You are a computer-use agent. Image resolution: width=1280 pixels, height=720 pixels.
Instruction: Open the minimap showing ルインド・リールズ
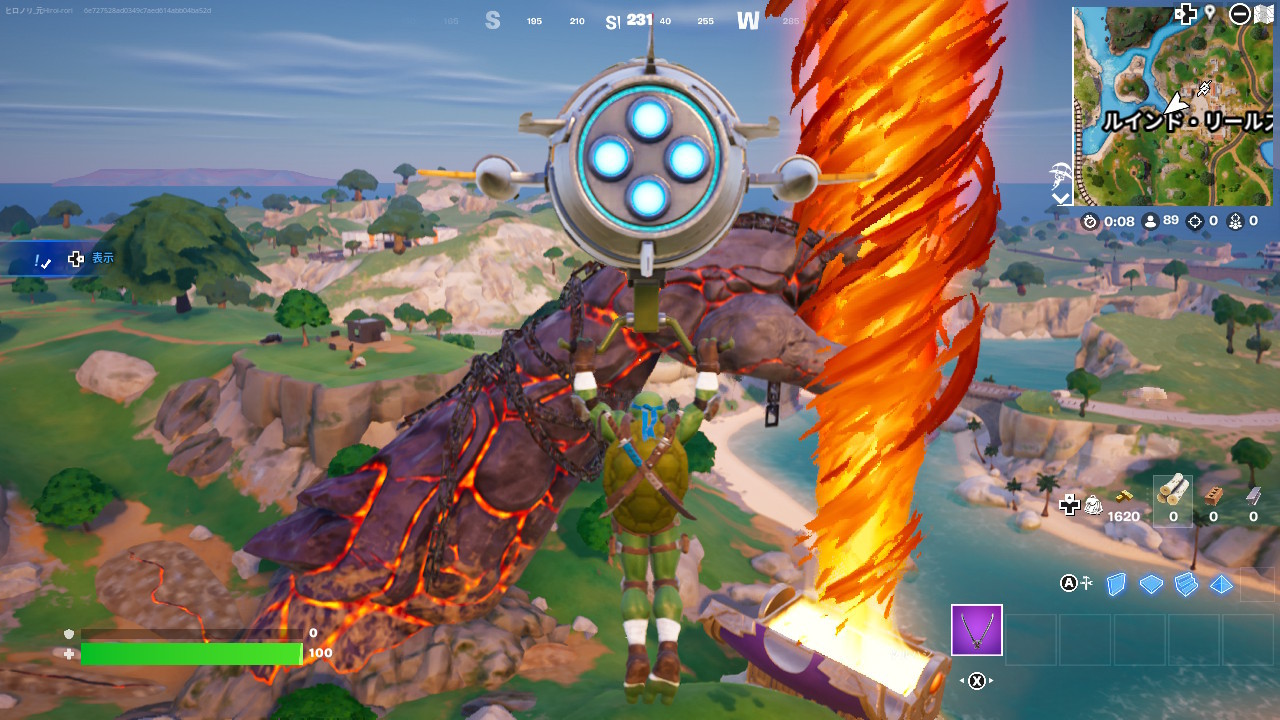[1173, 105]
